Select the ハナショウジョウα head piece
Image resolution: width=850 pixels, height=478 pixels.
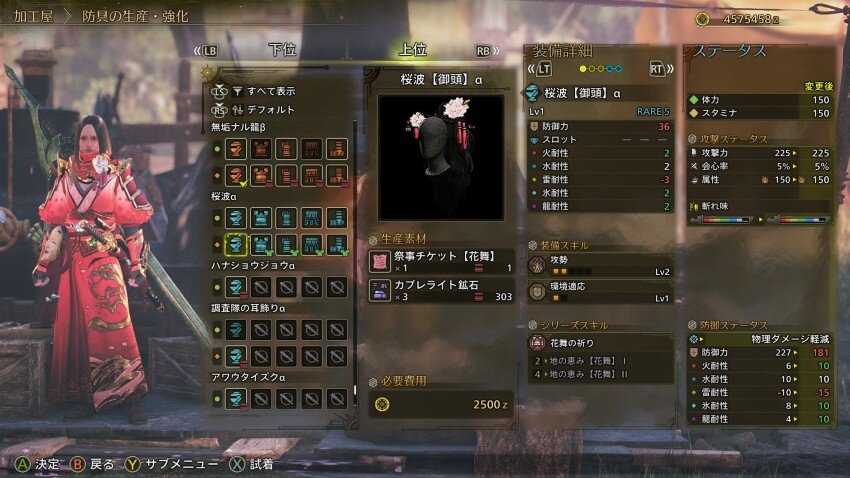[x=236, y=285]
